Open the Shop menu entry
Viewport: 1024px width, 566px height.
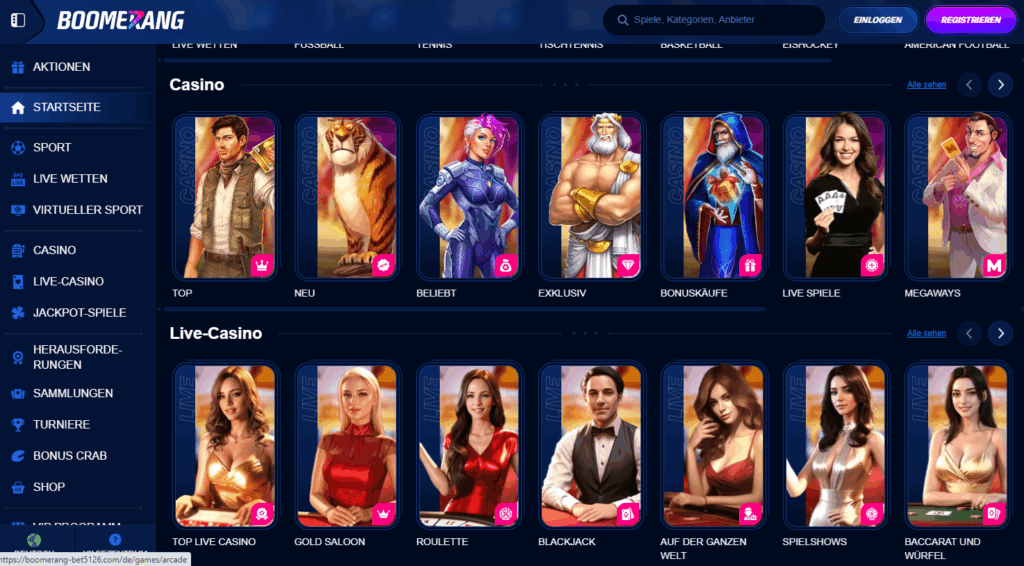tap(49, 487)
